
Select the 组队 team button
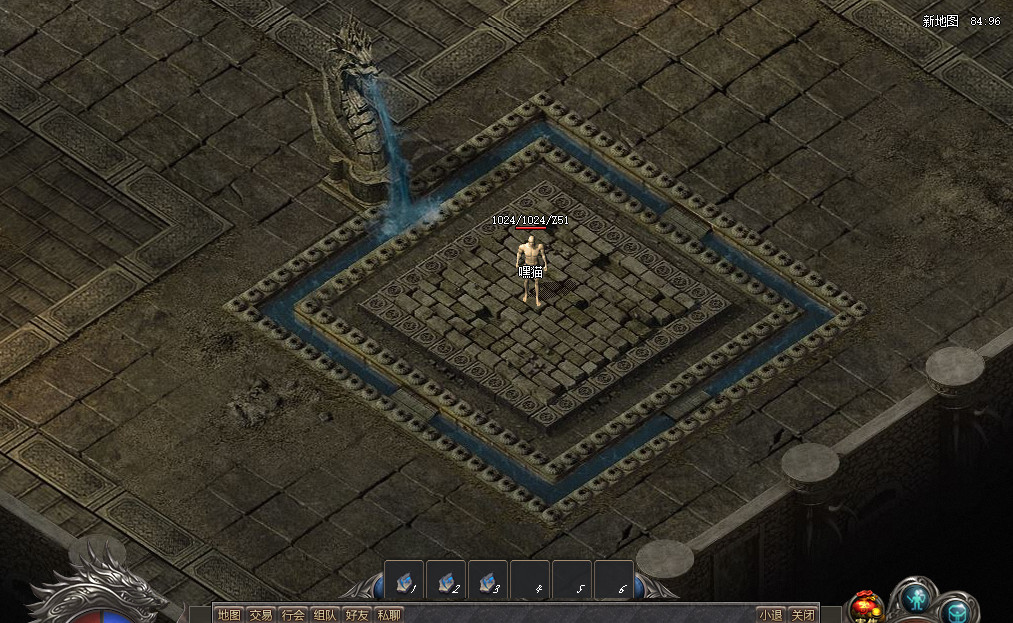(325, 615)
